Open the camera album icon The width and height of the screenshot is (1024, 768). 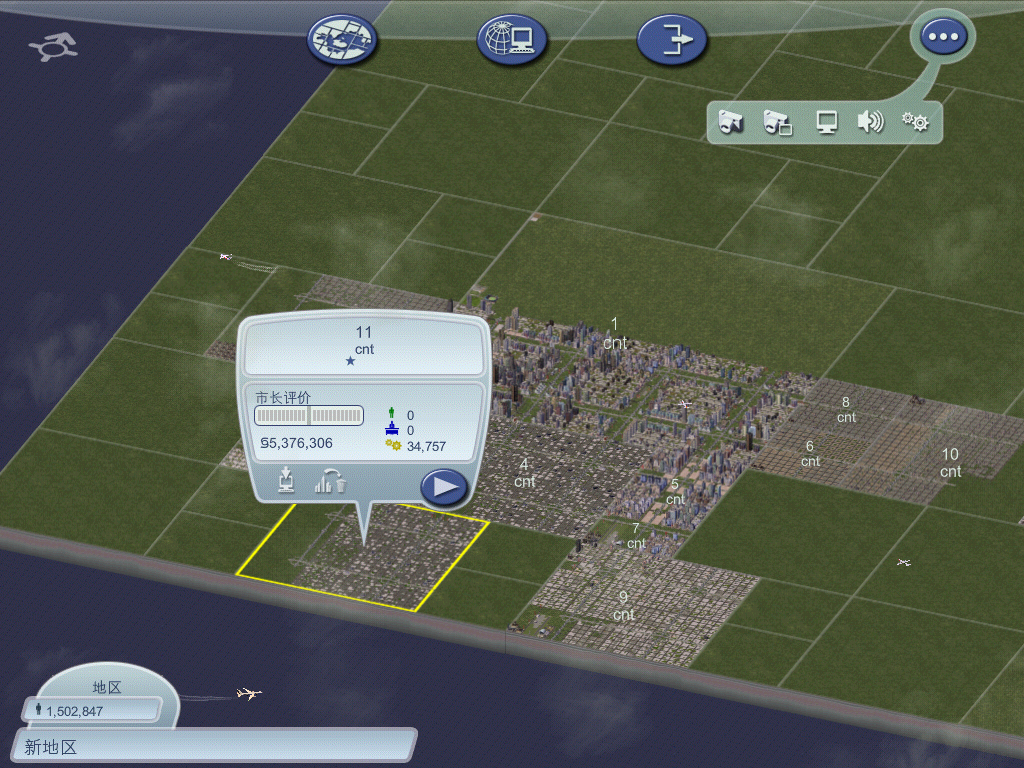(x=777, y=122)
